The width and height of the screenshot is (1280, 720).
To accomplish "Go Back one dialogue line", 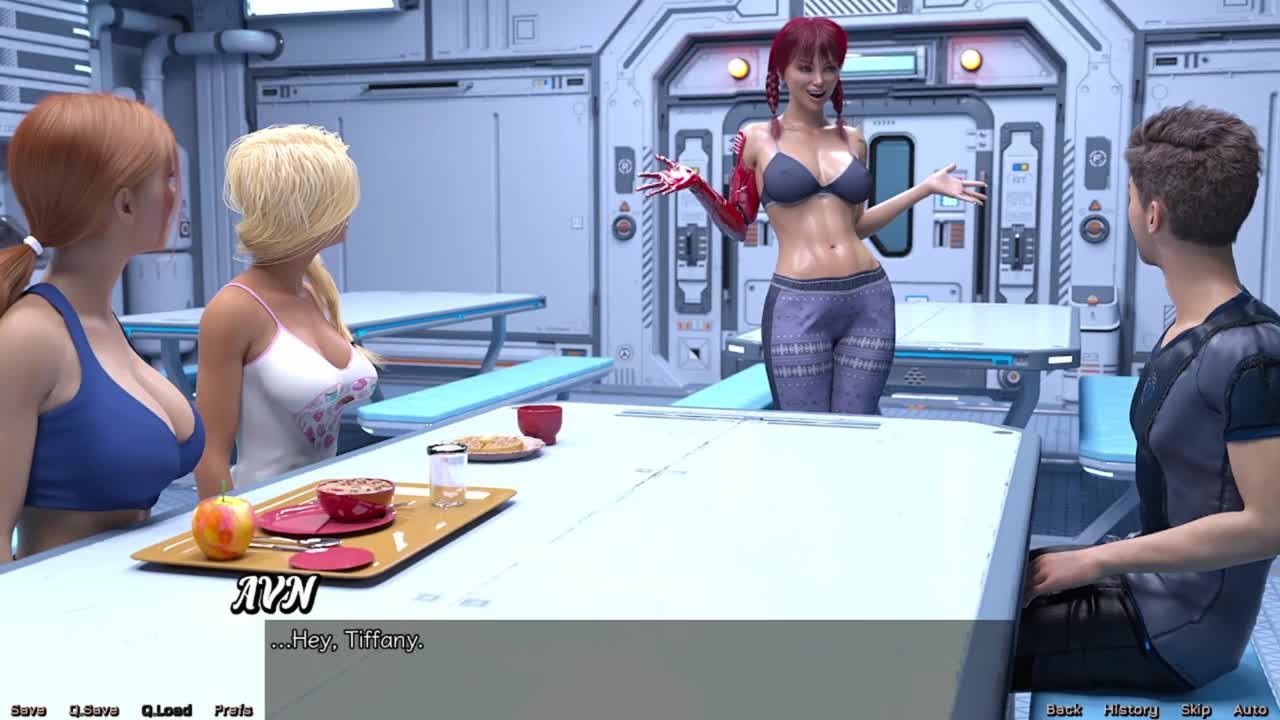I will [1064, 709].
